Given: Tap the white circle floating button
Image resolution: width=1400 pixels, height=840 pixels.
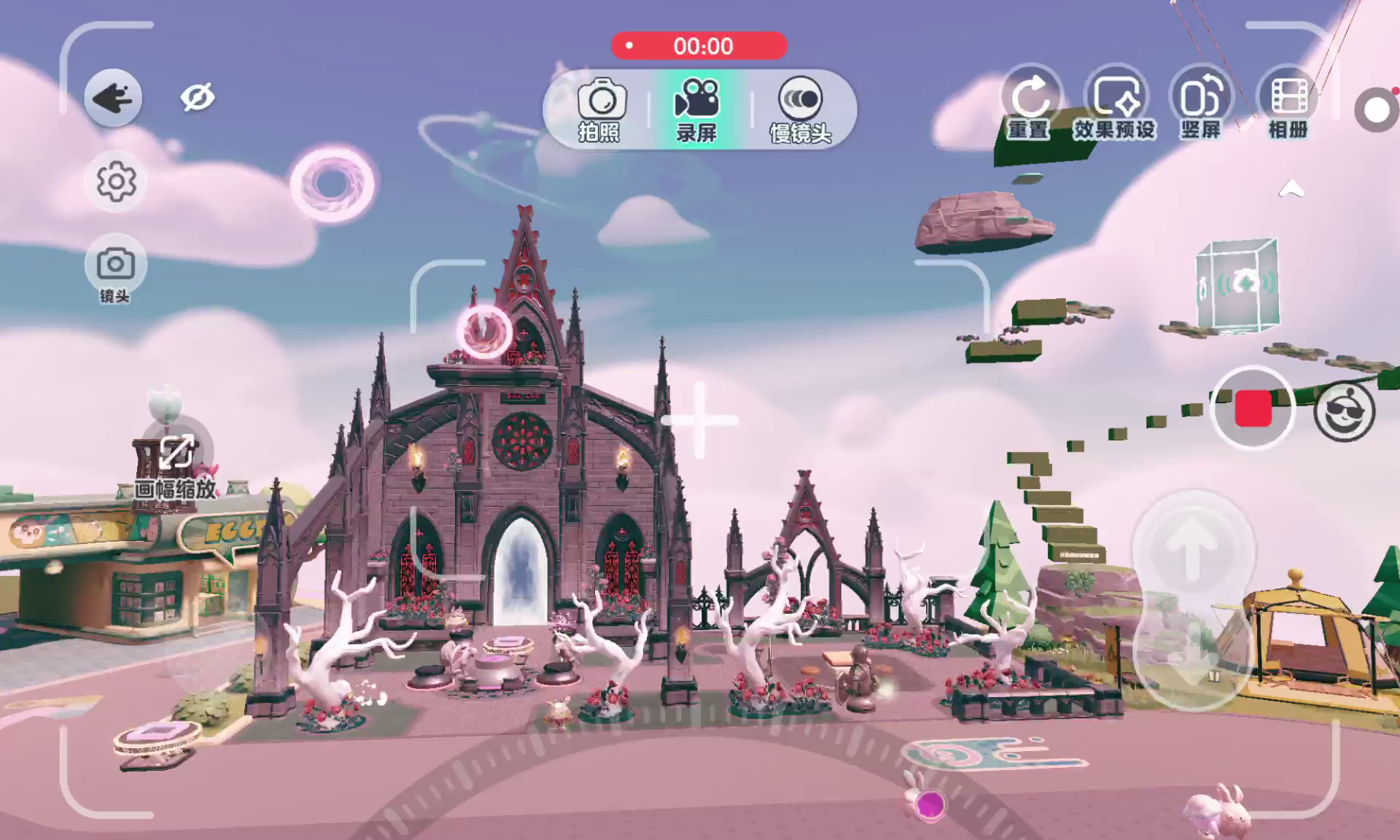Looking at the screenshot, I should click(1376, 111).
